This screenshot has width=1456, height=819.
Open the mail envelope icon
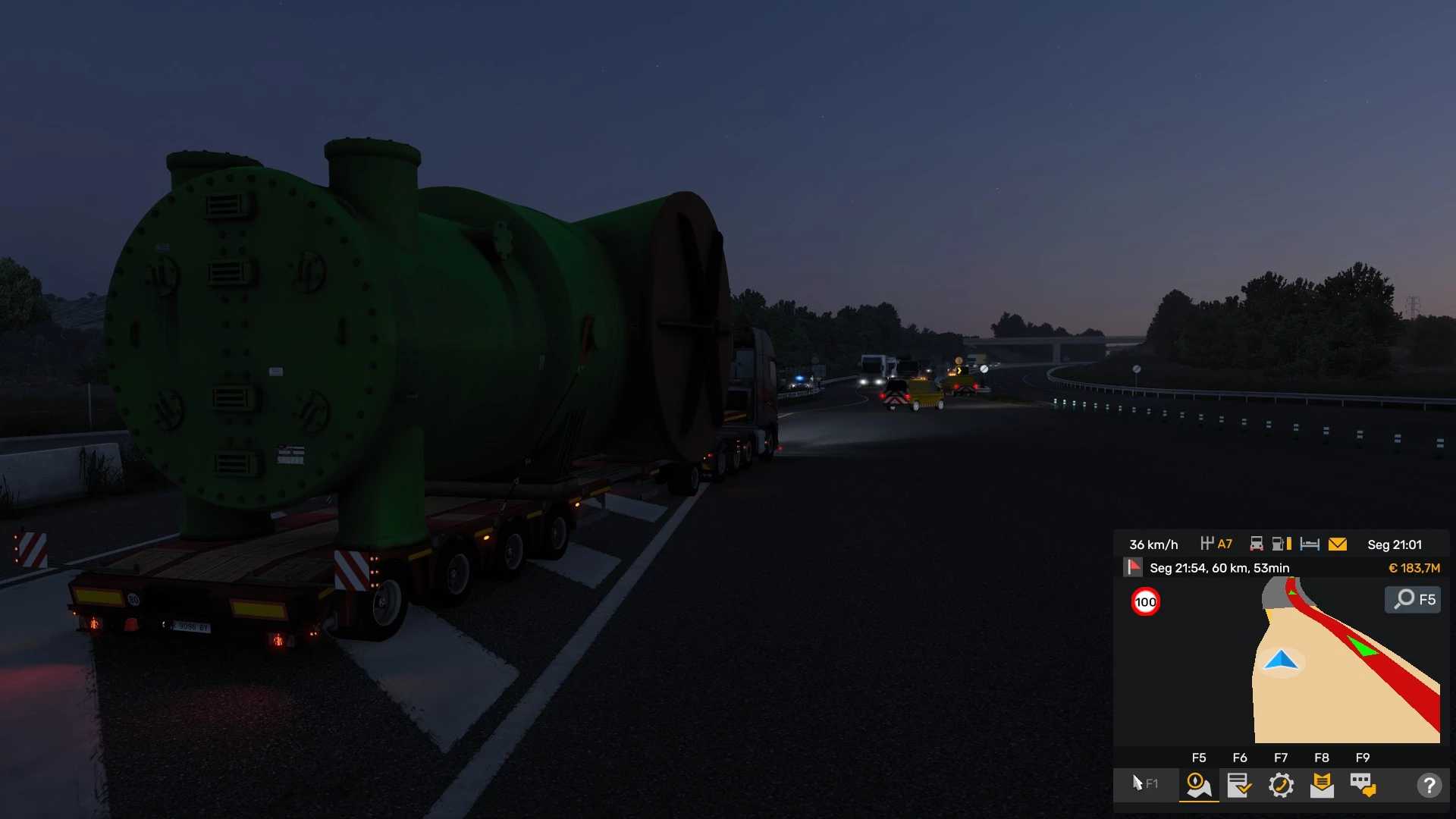(1338, 543)
